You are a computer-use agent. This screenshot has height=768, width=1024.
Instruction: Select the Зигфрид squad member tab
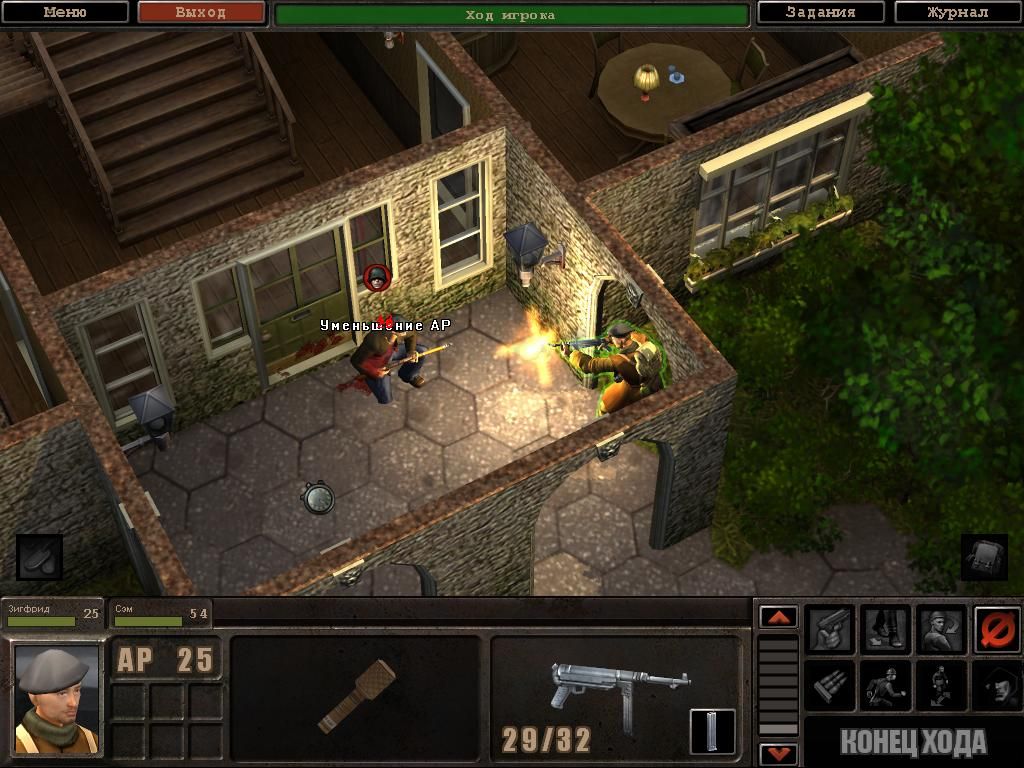click(52, 614)
